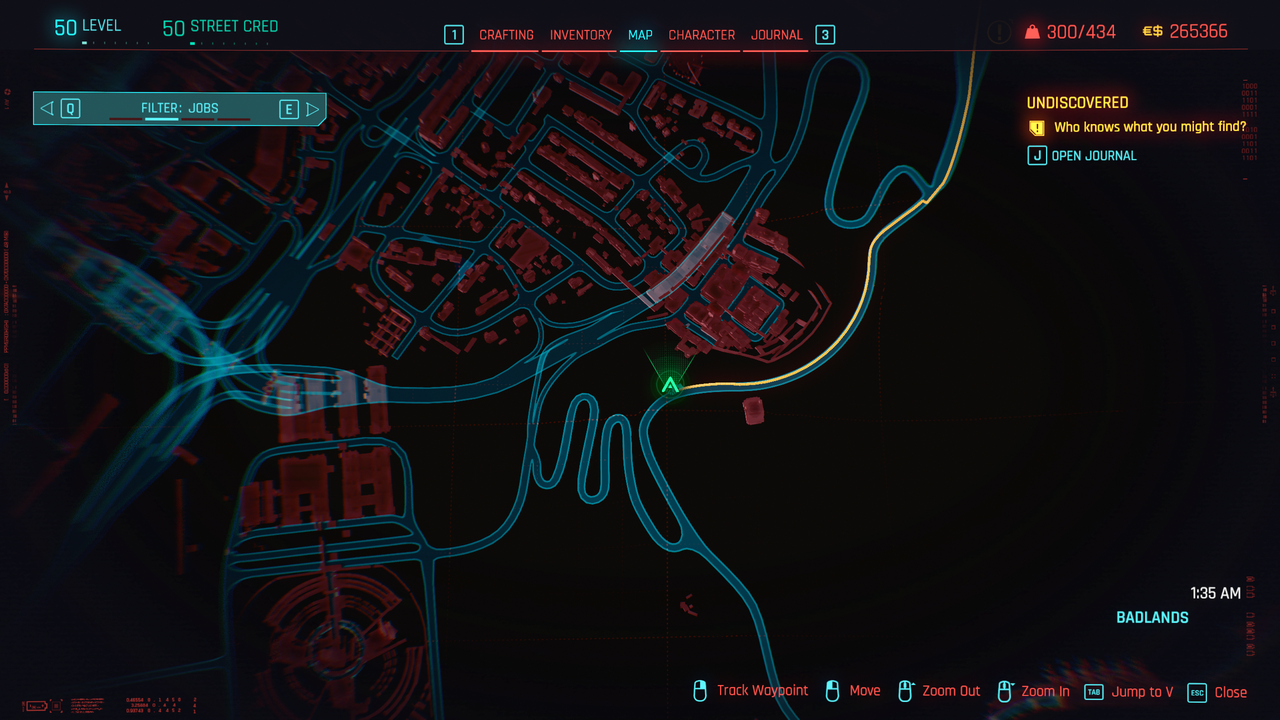Go to the Character tab
The width and height of the screenshot is (1280, 720).
(x=701, y=35)
